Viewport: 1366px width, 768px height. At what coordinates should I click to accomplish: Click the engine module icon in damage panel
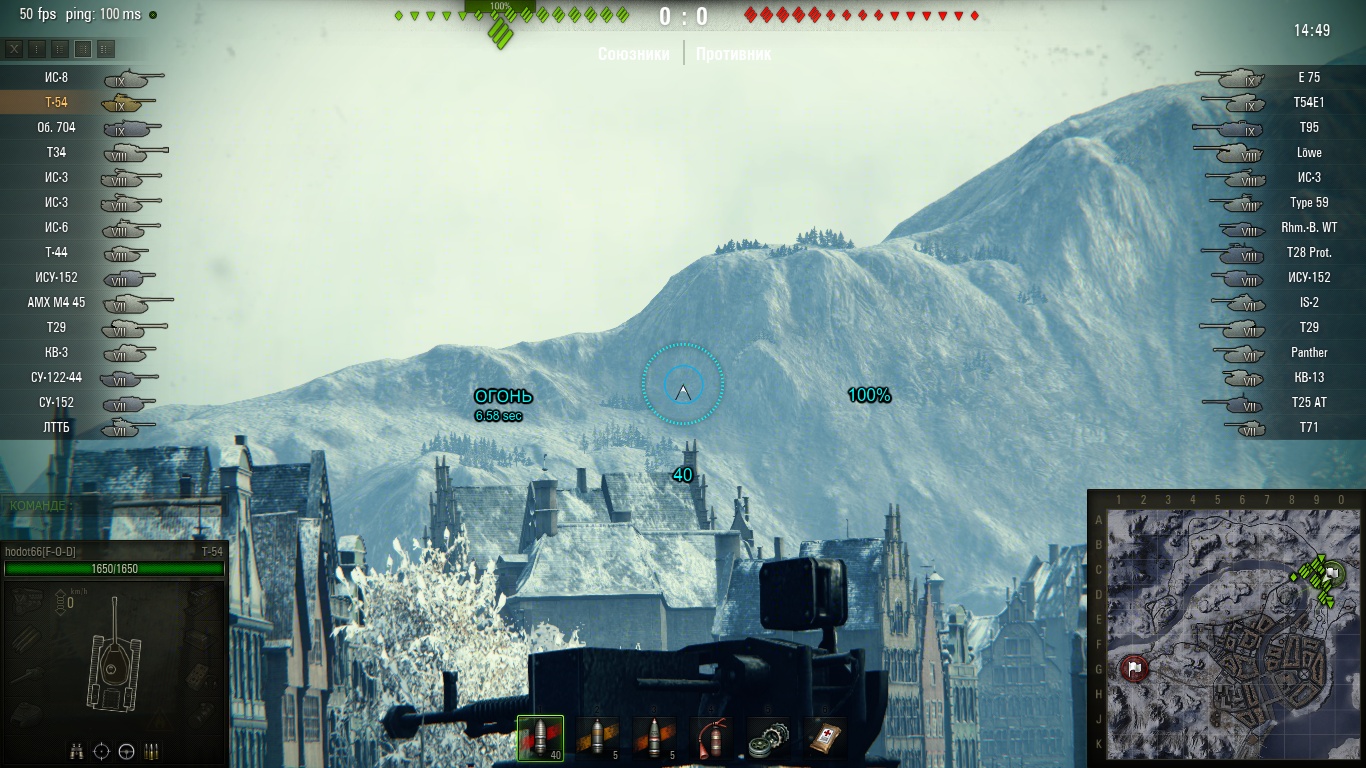pyautogui.click(x=27, y=601)
